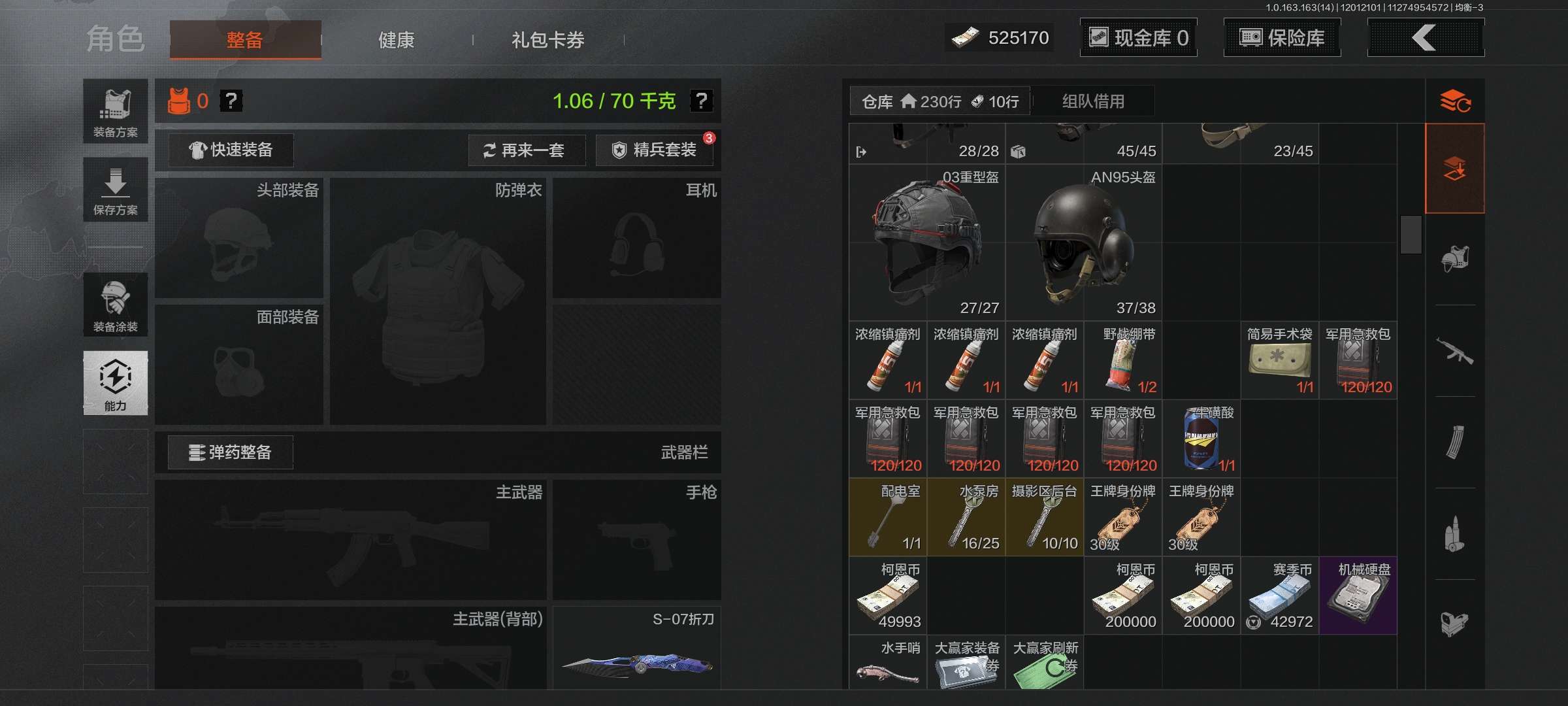Open the 装备涂装 equipment paint panel
The height and width of the screenshot is (706, 1568).
point(115,305)
